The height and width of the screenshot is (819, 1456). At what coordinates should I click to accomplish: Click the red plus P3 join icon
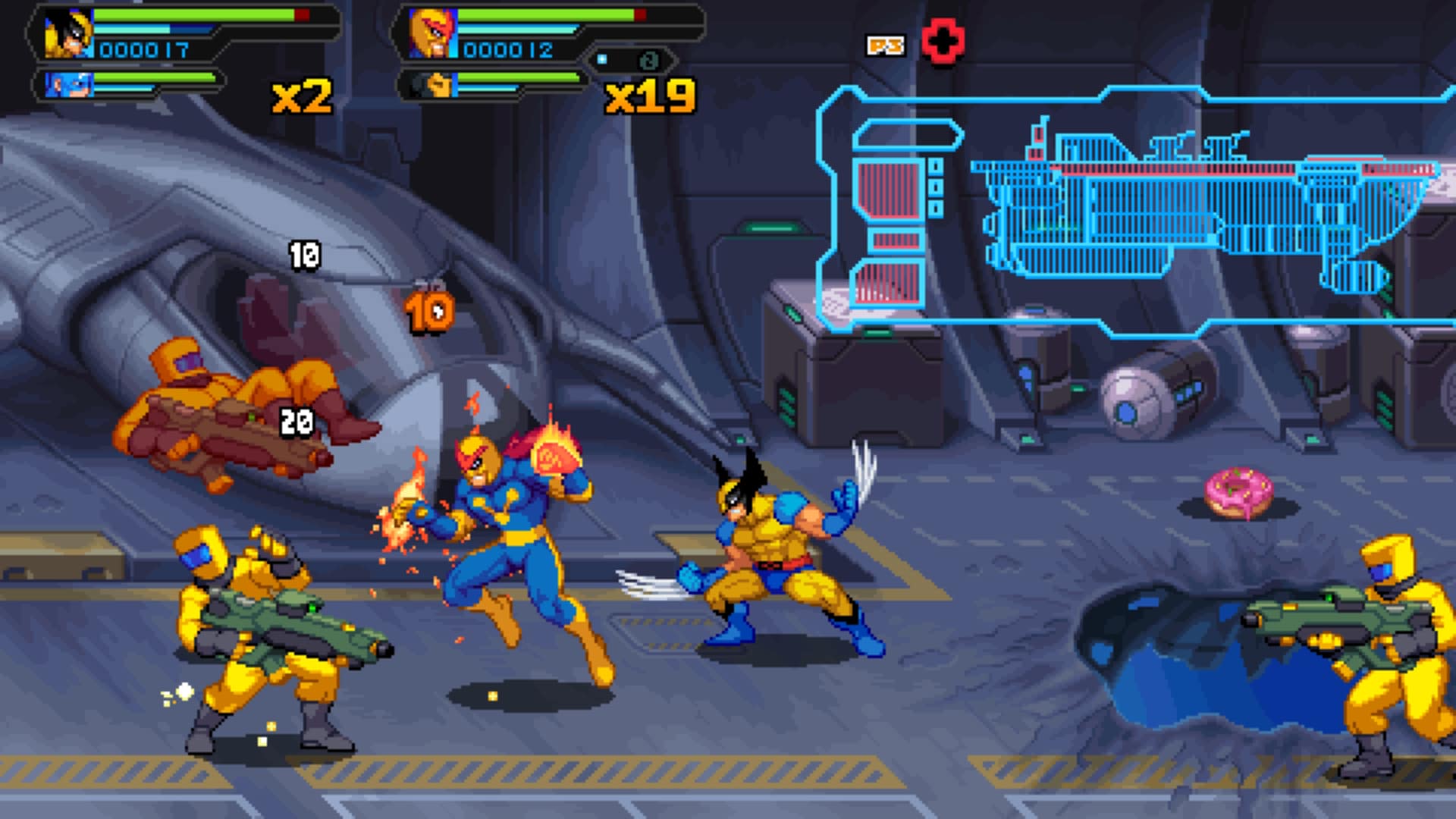pyautogui.click(x=943, y=42)
